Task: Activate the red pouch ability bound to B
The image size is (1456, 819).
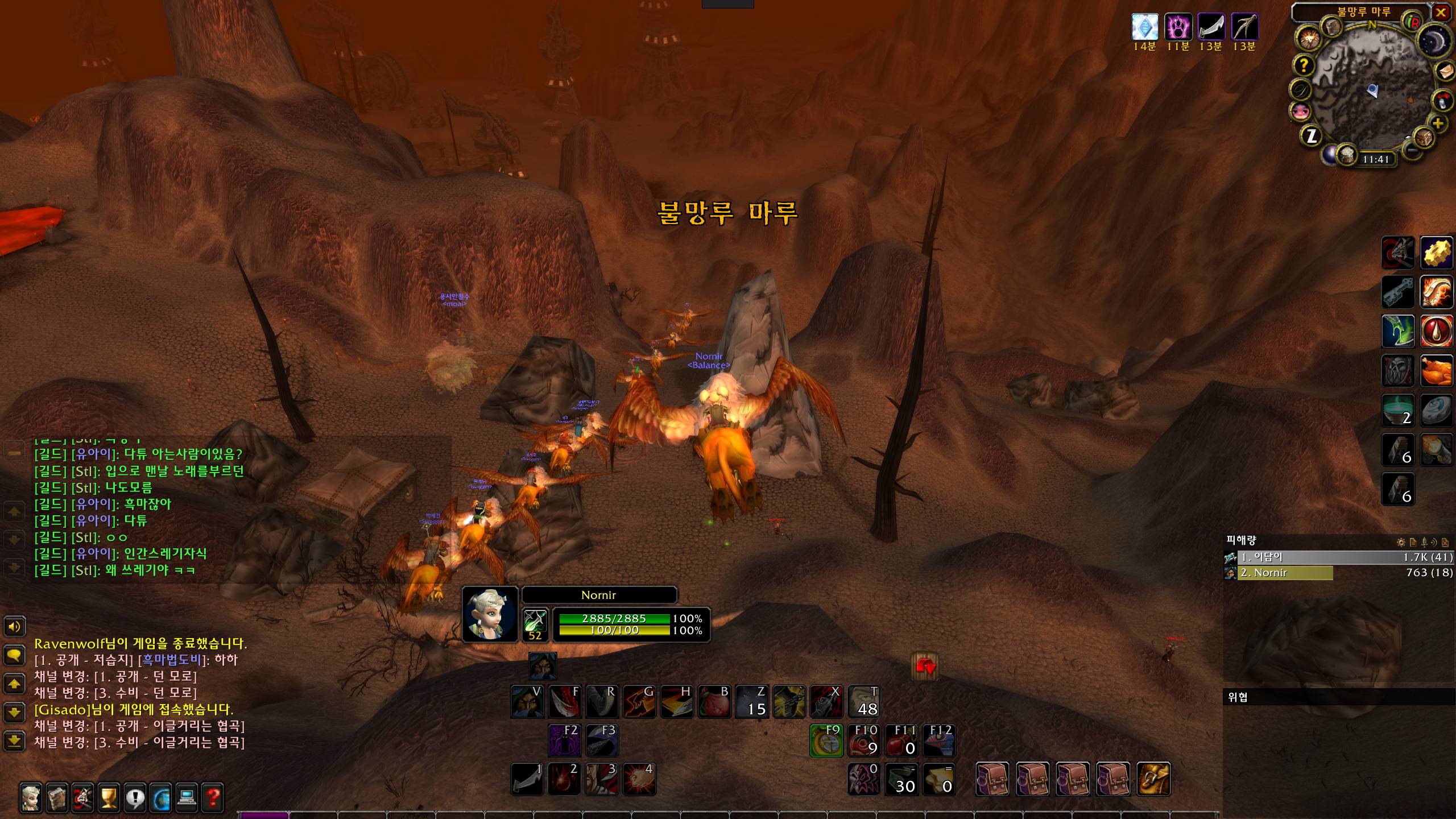Action: coord(714,702)
